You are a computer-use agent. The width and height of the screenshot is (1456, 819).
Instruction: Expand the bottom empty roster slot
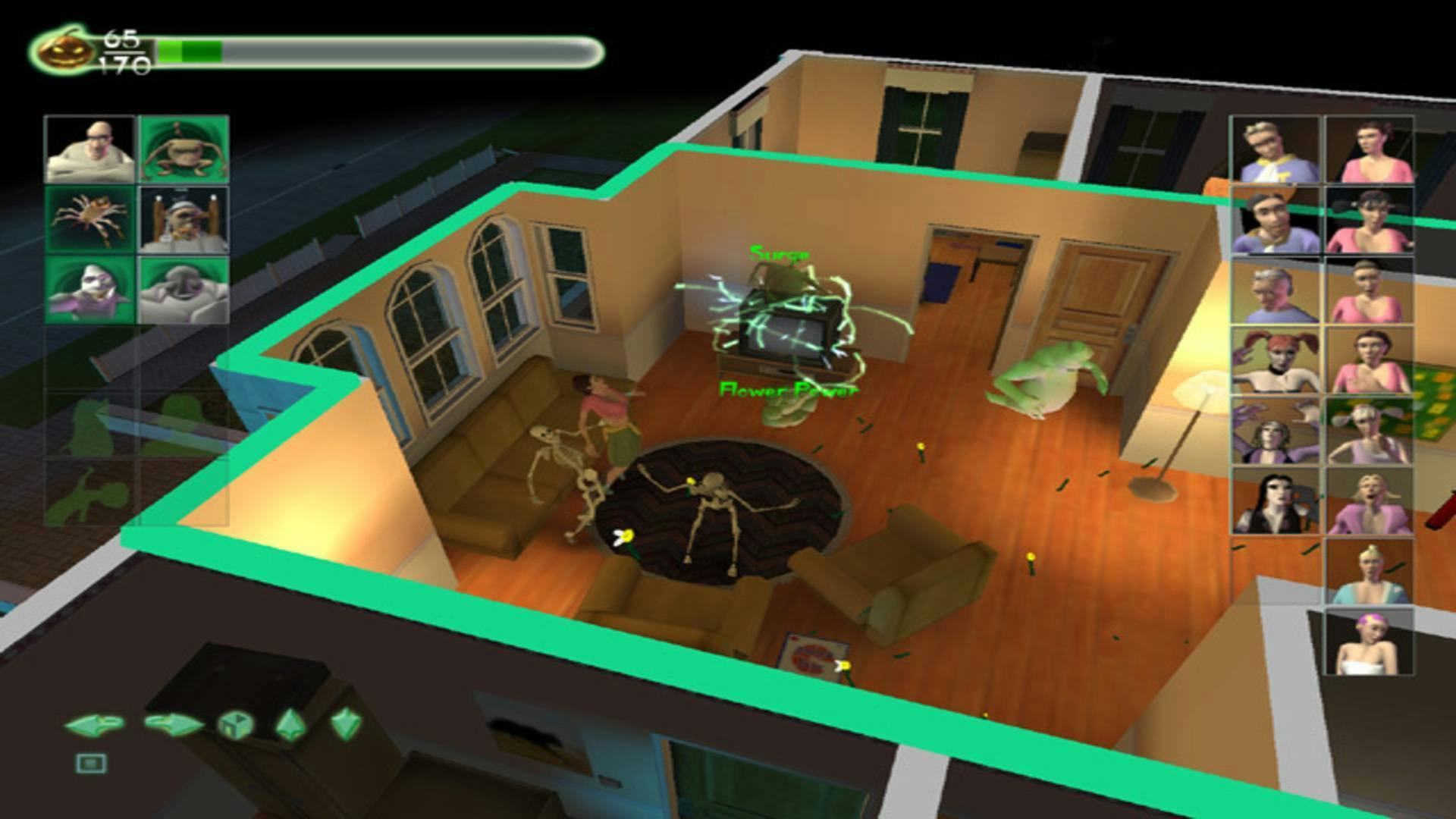tap(182, 493)
